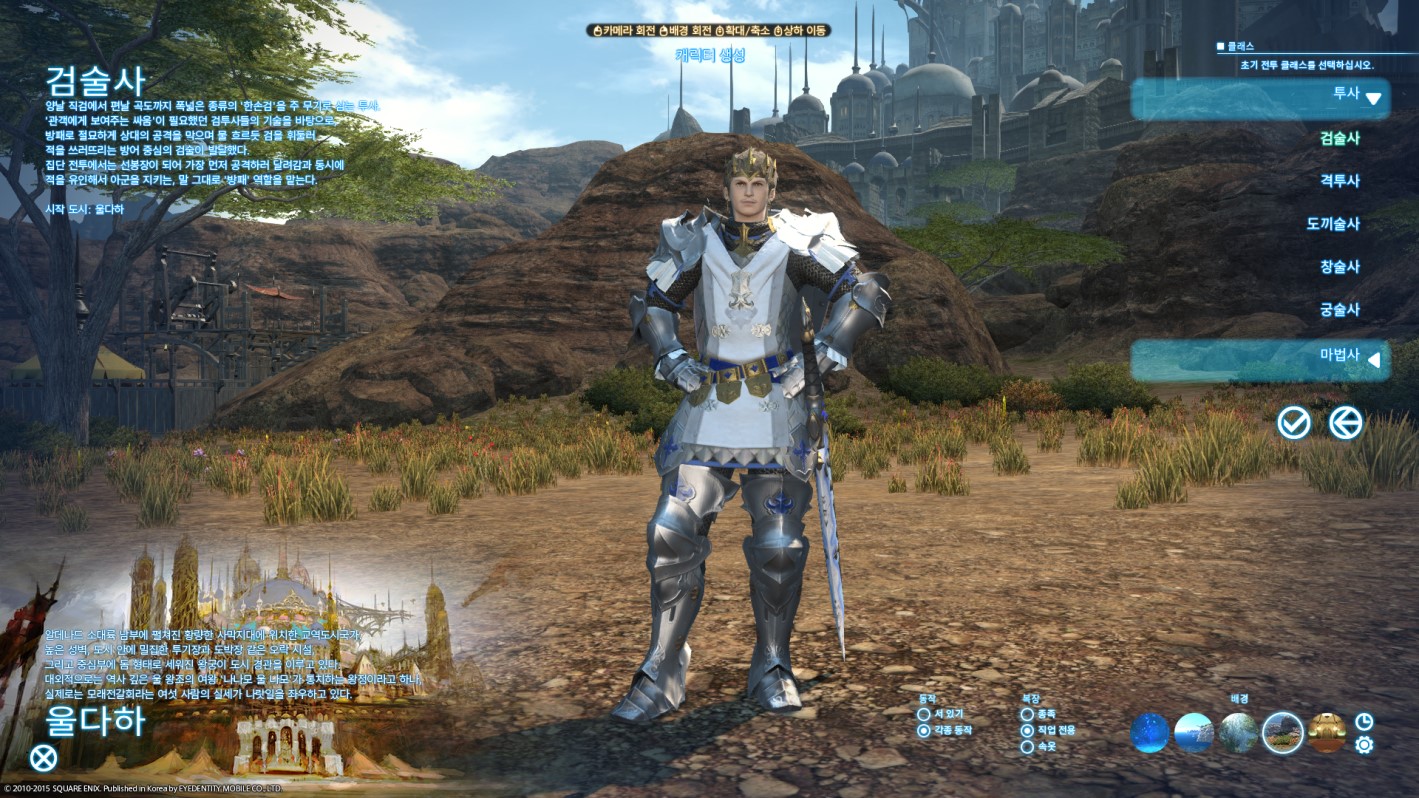This screenshot has height=798, width=1419.
Task: Select the 창술사 class option
Action: (x=1339, y=267)
